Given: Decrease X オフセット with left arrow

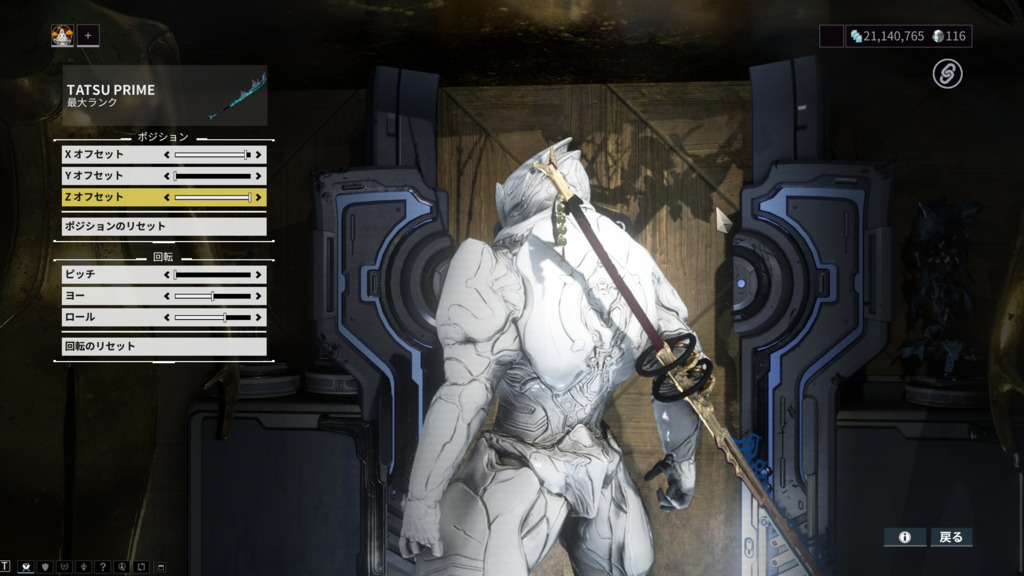Looking at the screenshot, I should click(167, 155).
